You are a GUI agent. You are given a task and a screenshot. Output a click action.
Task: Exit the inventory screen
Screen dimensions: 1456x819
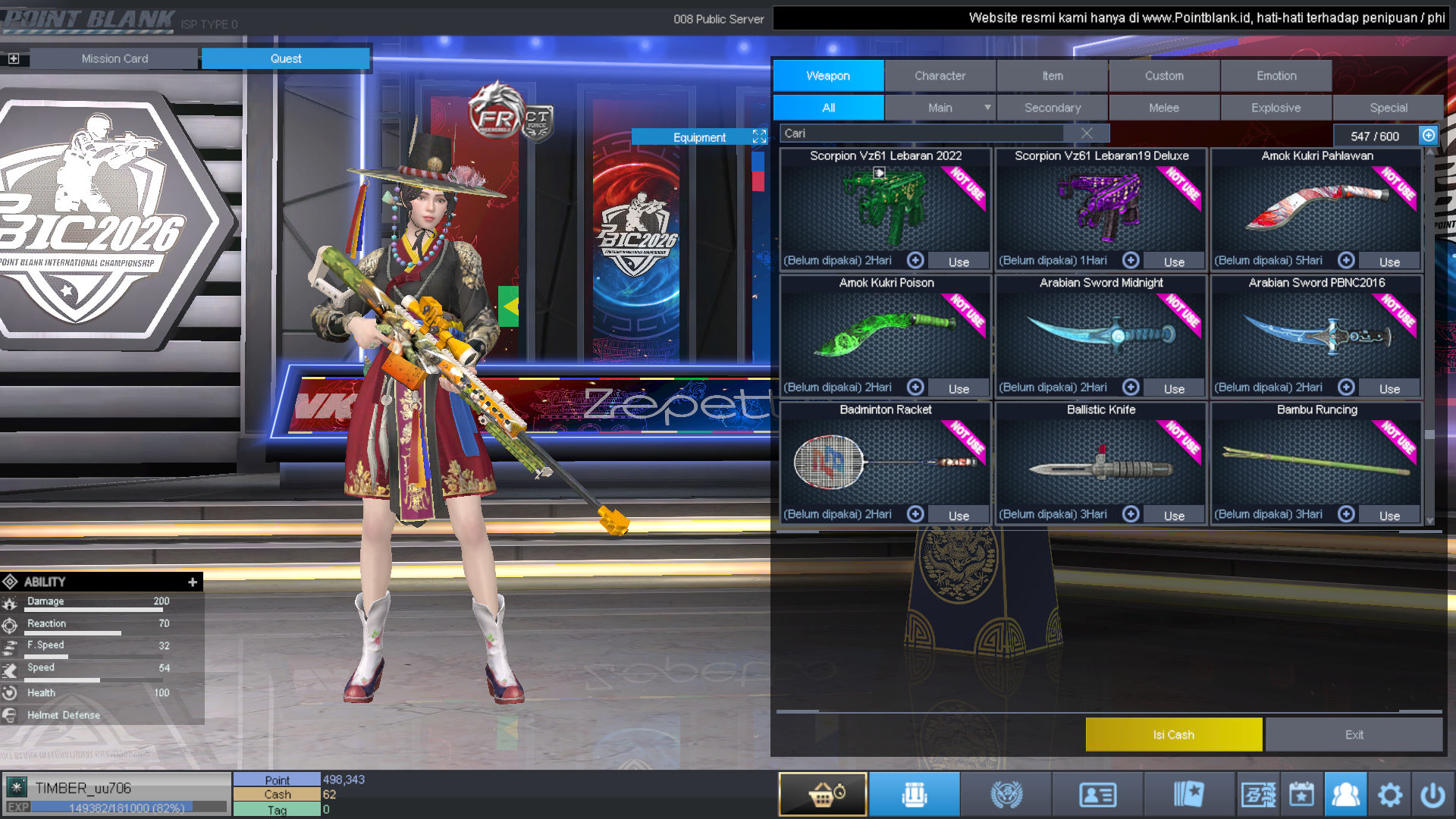click(x=1354, y=735)
